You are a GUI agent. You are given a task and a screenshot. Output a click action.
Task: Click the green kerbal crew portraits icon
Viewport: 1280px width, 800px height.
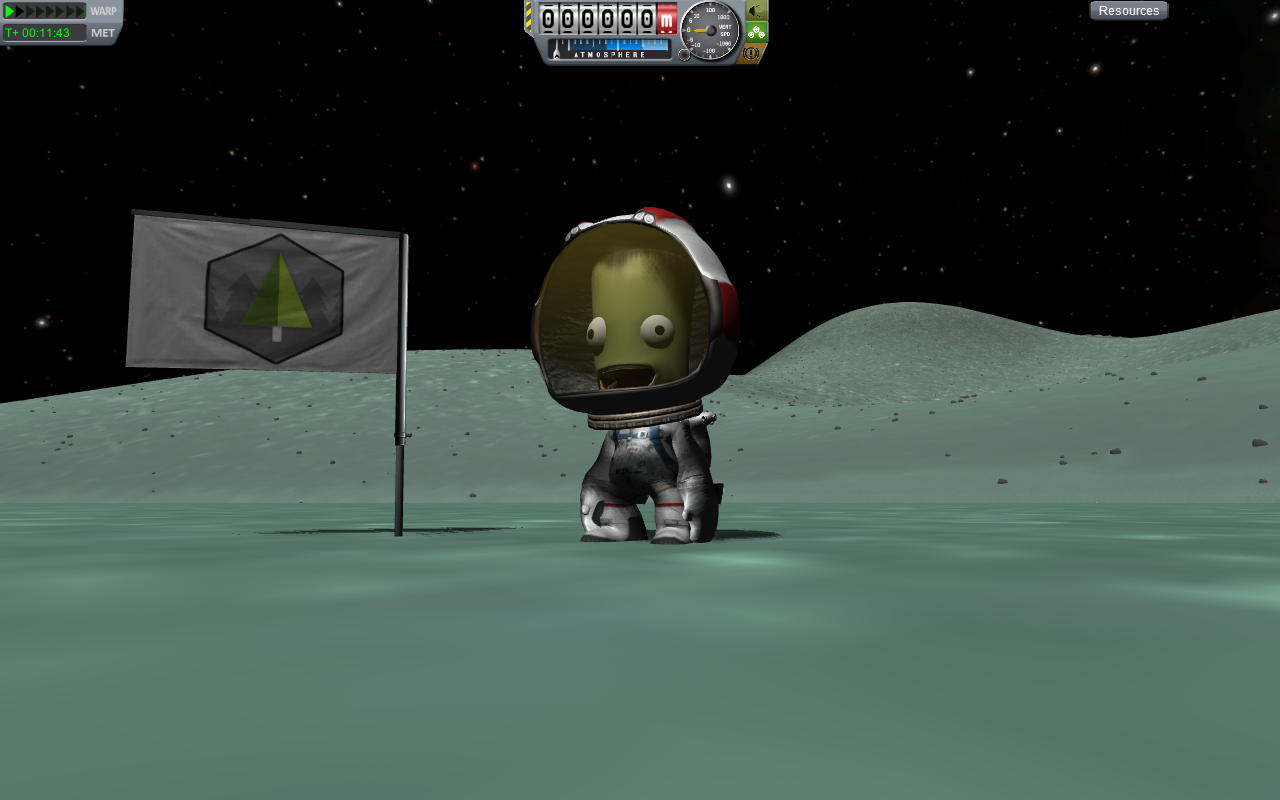pyautogui.click(x=755, y=31)
